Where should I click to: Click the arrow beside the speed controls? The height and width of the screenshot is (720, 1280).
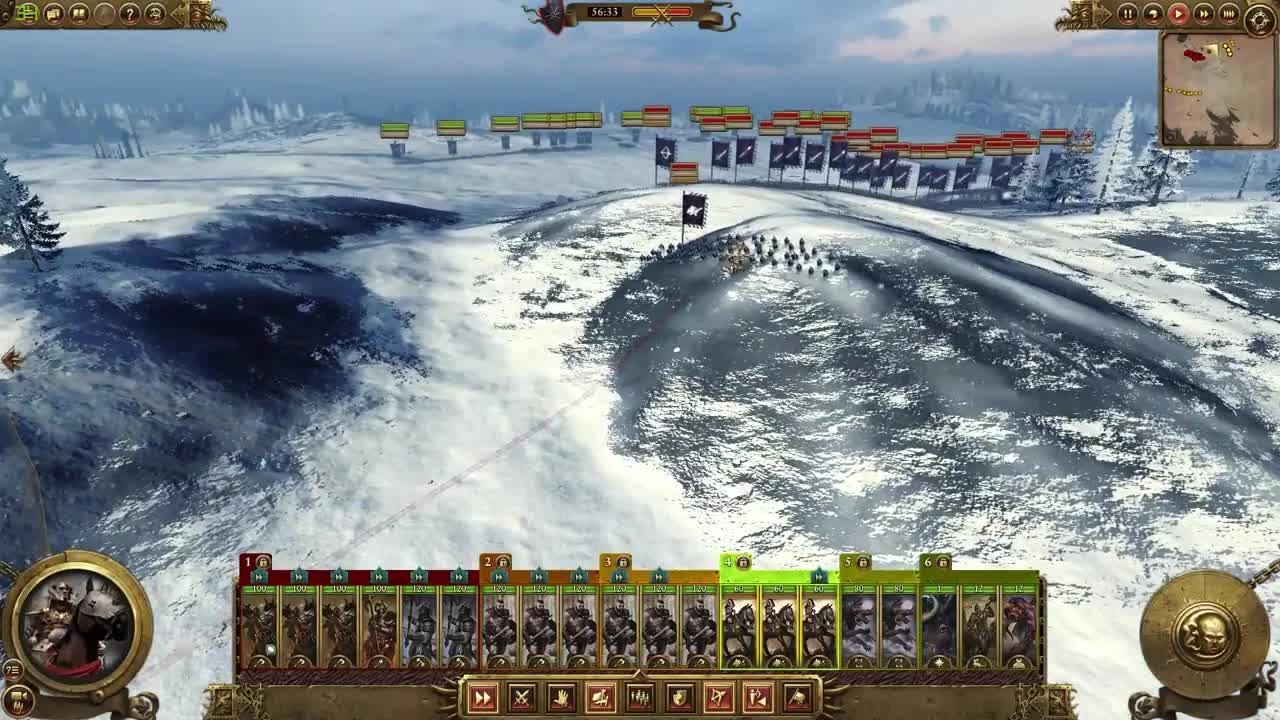click(x=1105, y=13)
